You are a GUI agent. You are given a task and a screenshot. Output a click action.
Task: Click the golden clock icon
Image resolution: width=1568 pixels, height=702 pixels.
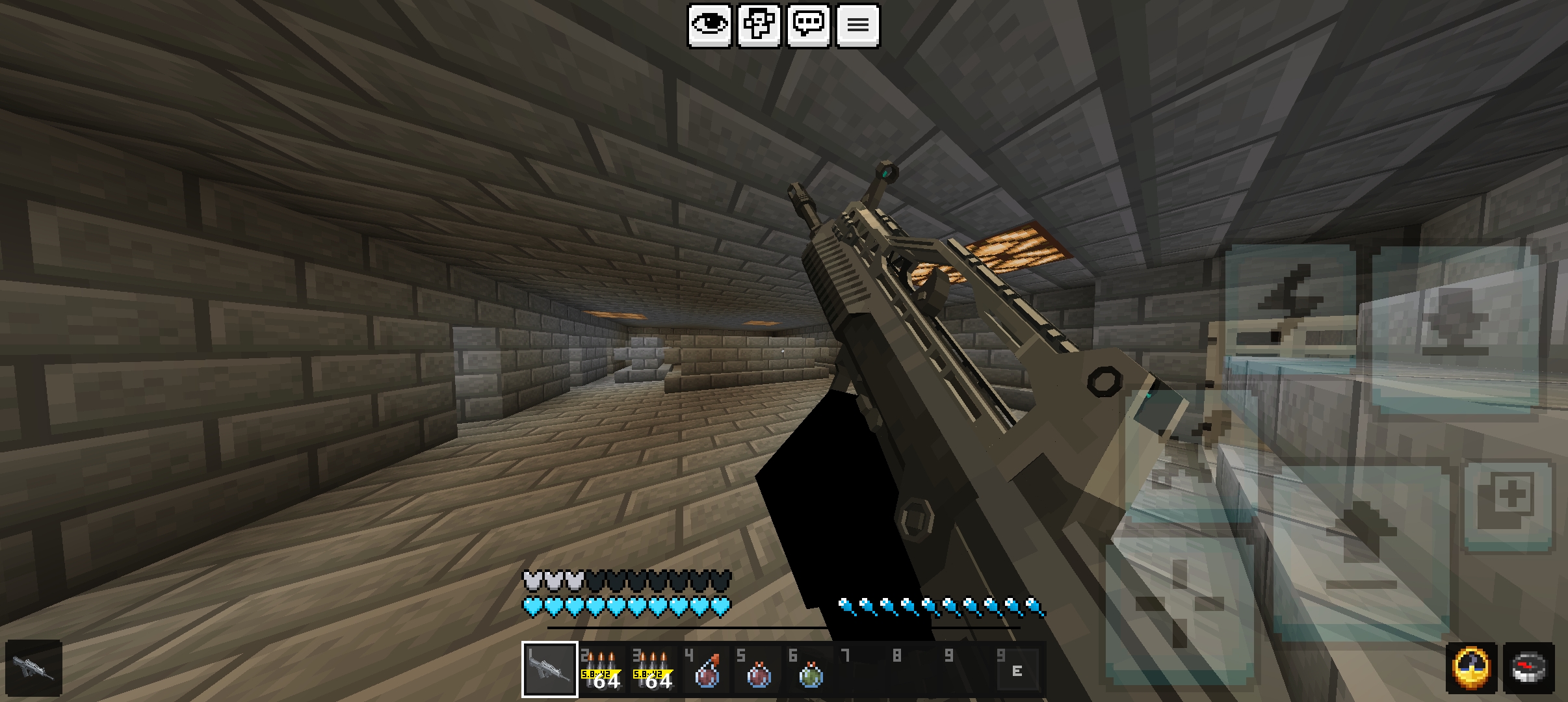tap(1471, 668)
